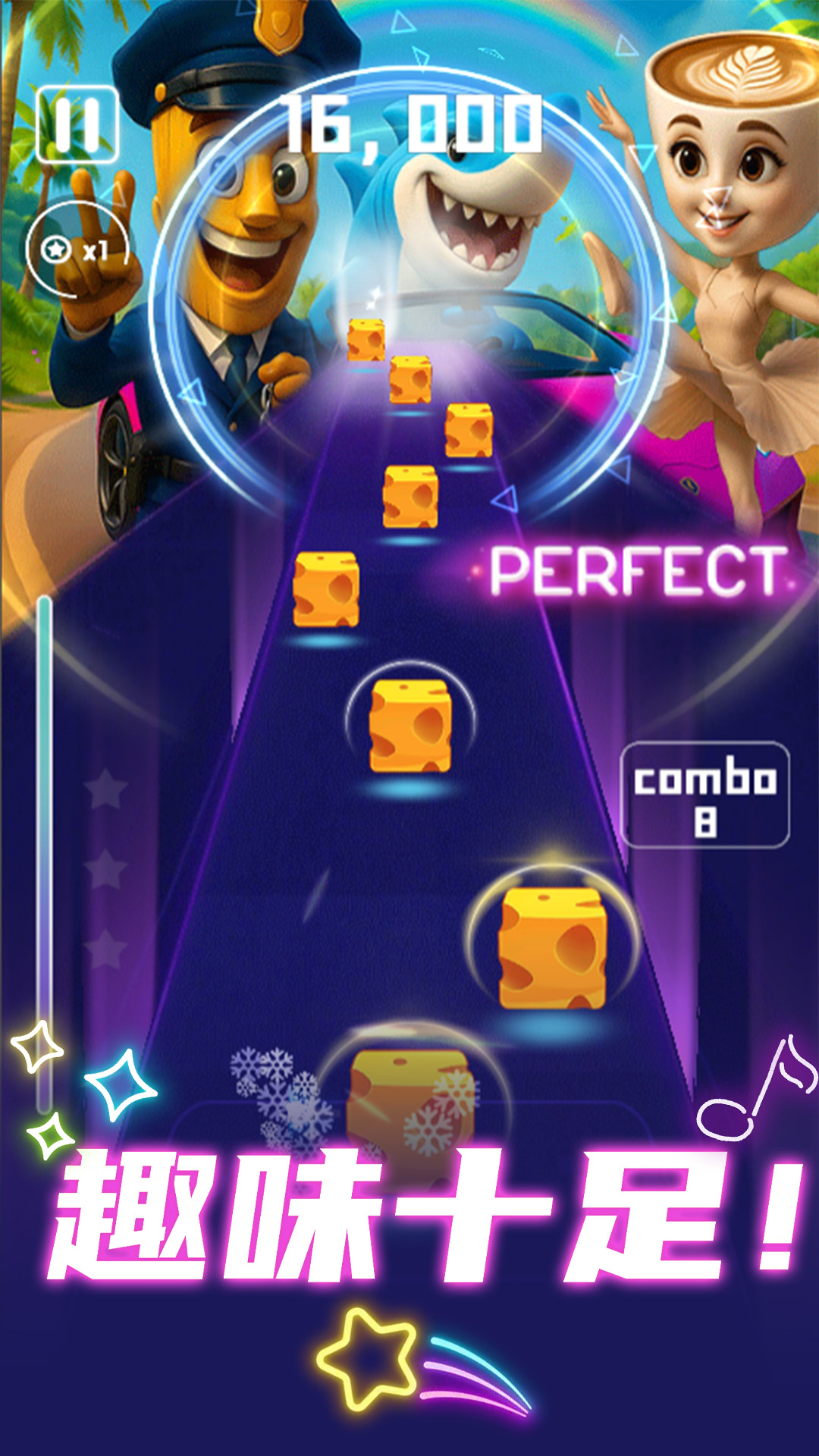
Task: Pause the game with the pause button
Action: 77,125
